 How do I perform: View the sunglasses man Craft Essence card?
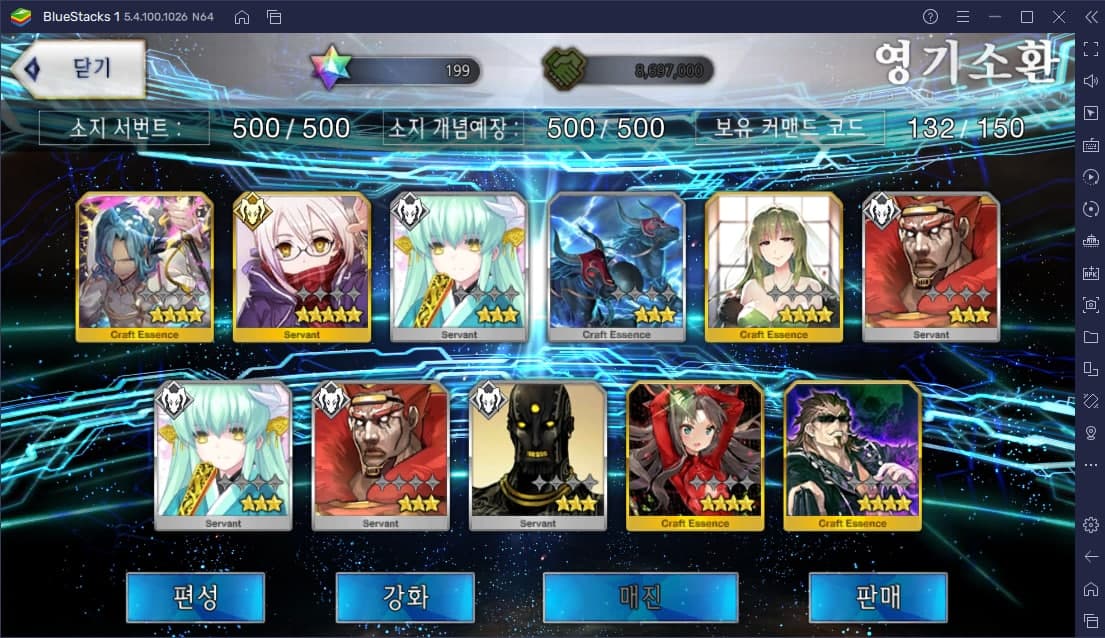click(852, 455)
